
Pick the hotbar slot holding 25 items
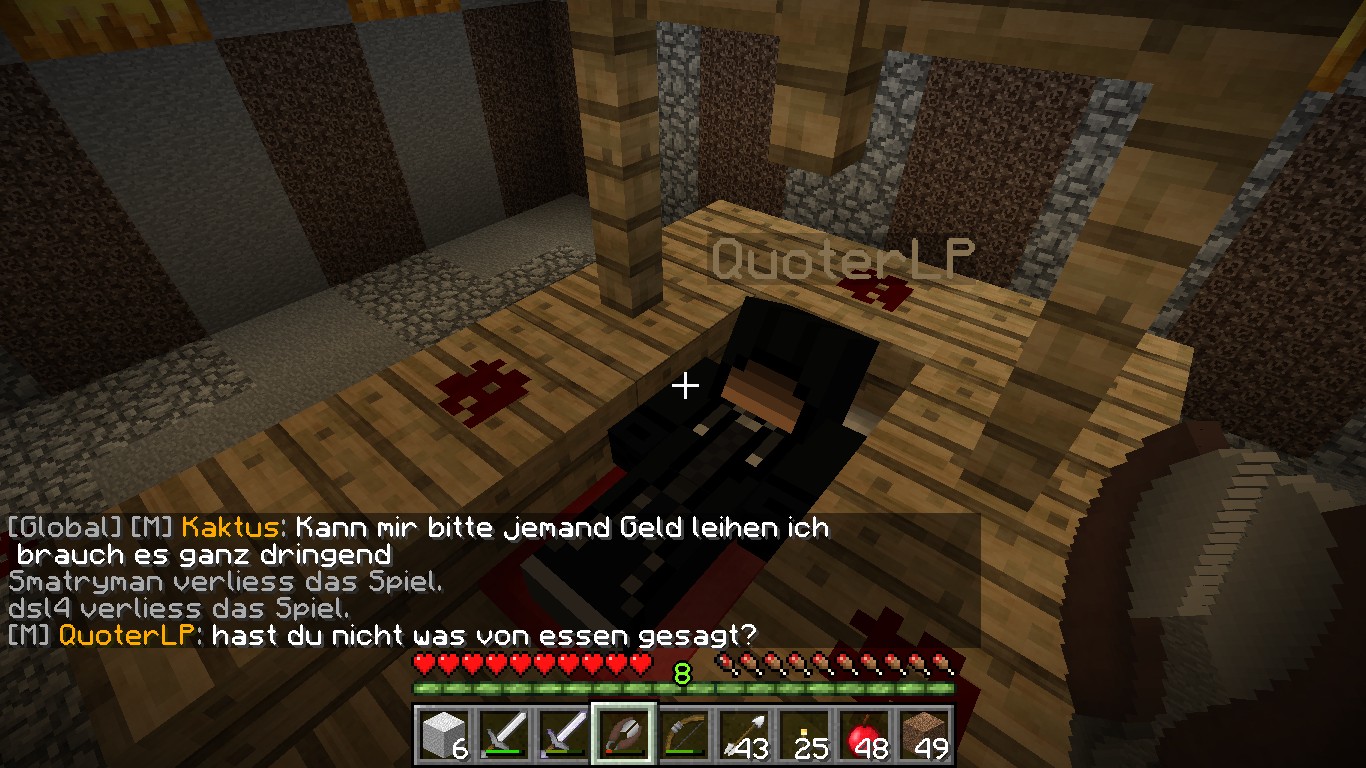click(x=804, y=736)
